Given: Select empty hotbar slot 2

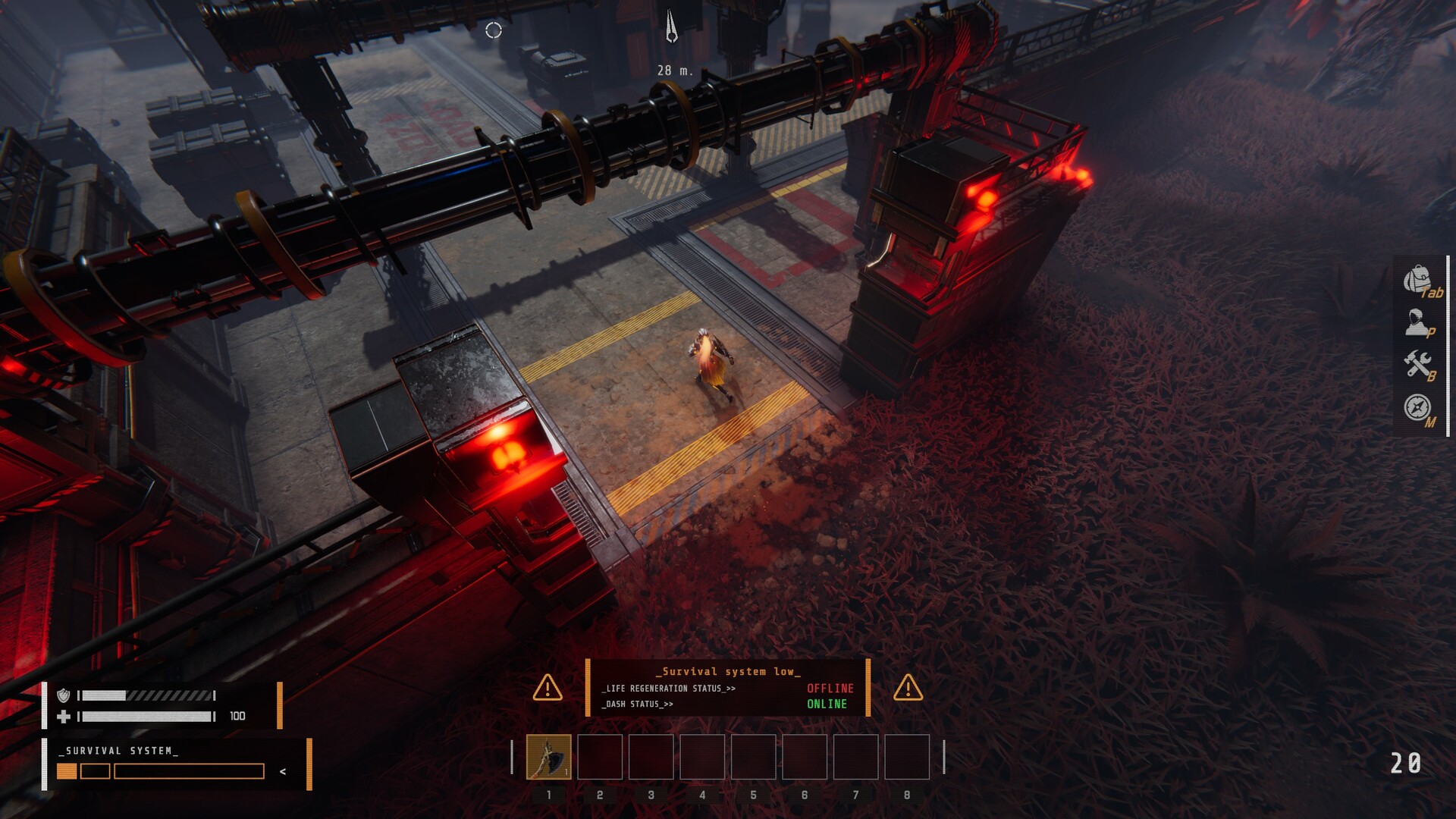Looking at the screenshot, I should [600, 758].
